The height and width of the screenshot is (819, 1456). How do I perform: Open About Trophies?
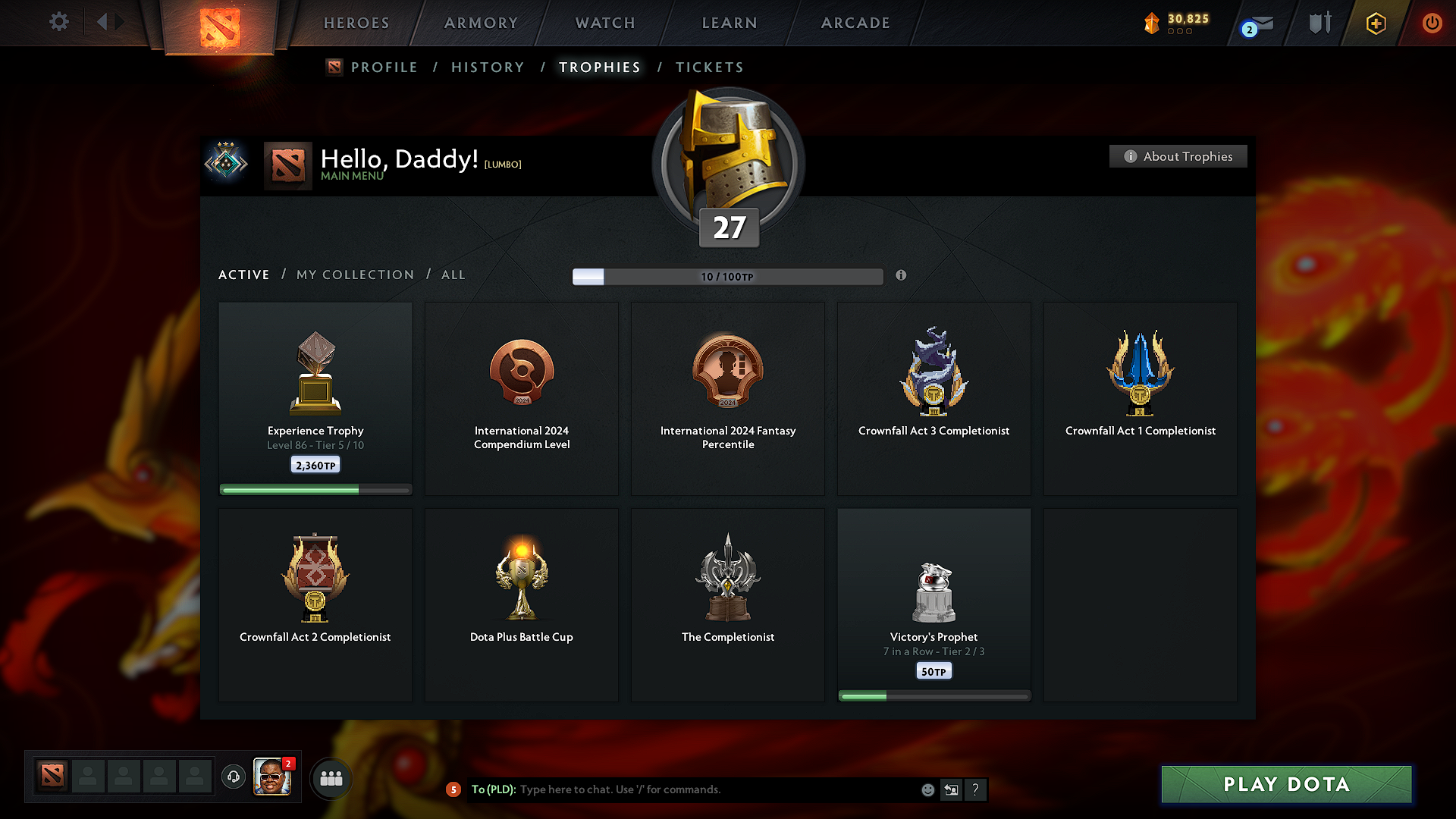tap(1178, 156)
